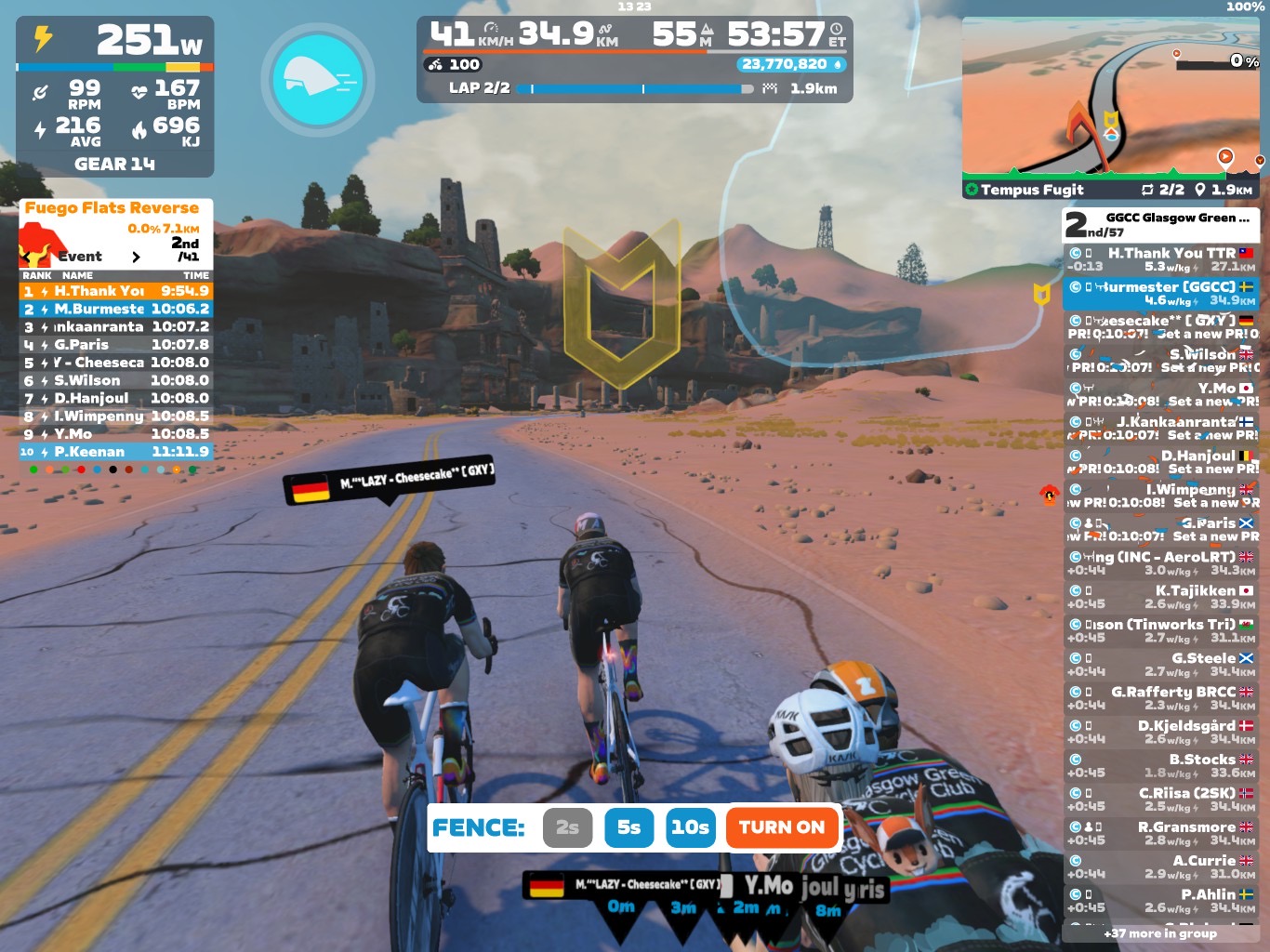Turn on the fence
This screenshot has width=1270, height=952.
click(x=781, y=827)
